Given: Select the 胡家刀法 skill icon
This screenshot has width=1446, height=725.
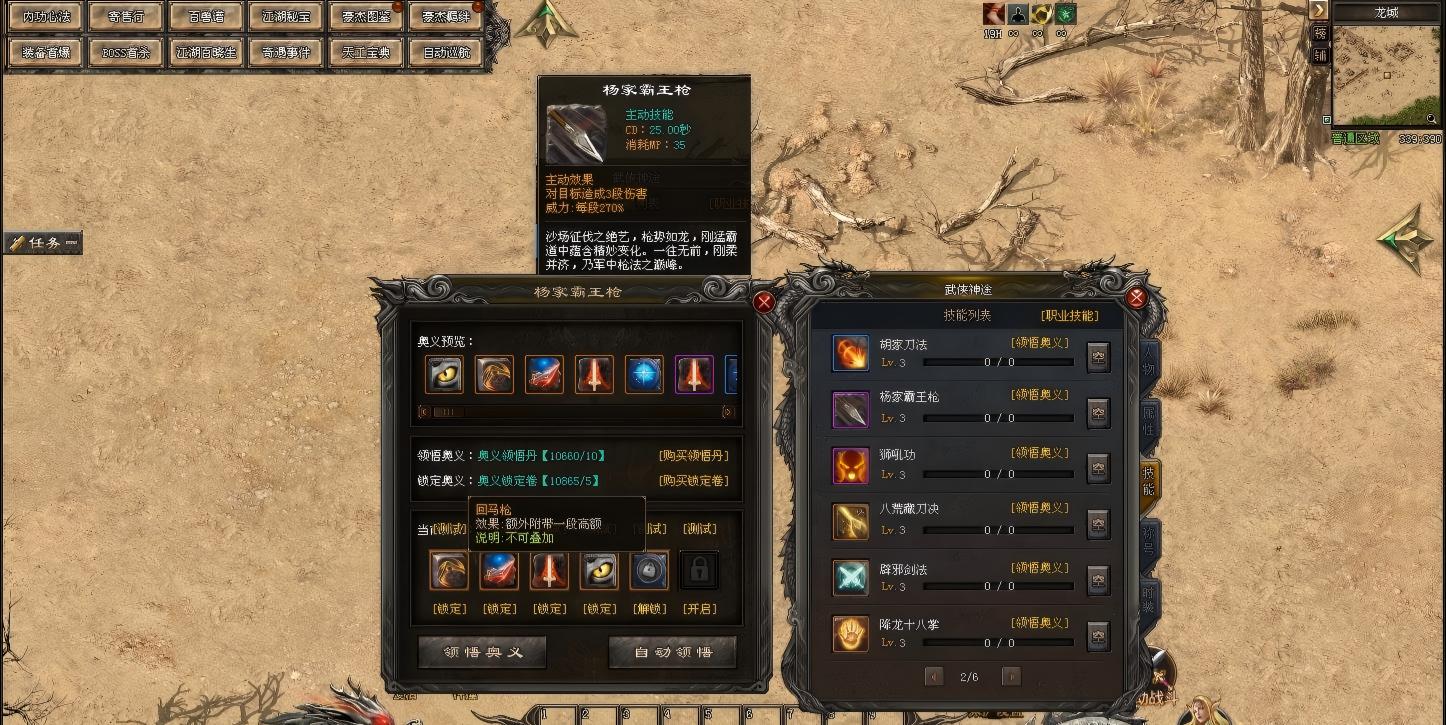Looking at the screenshot, I should 851,353.
